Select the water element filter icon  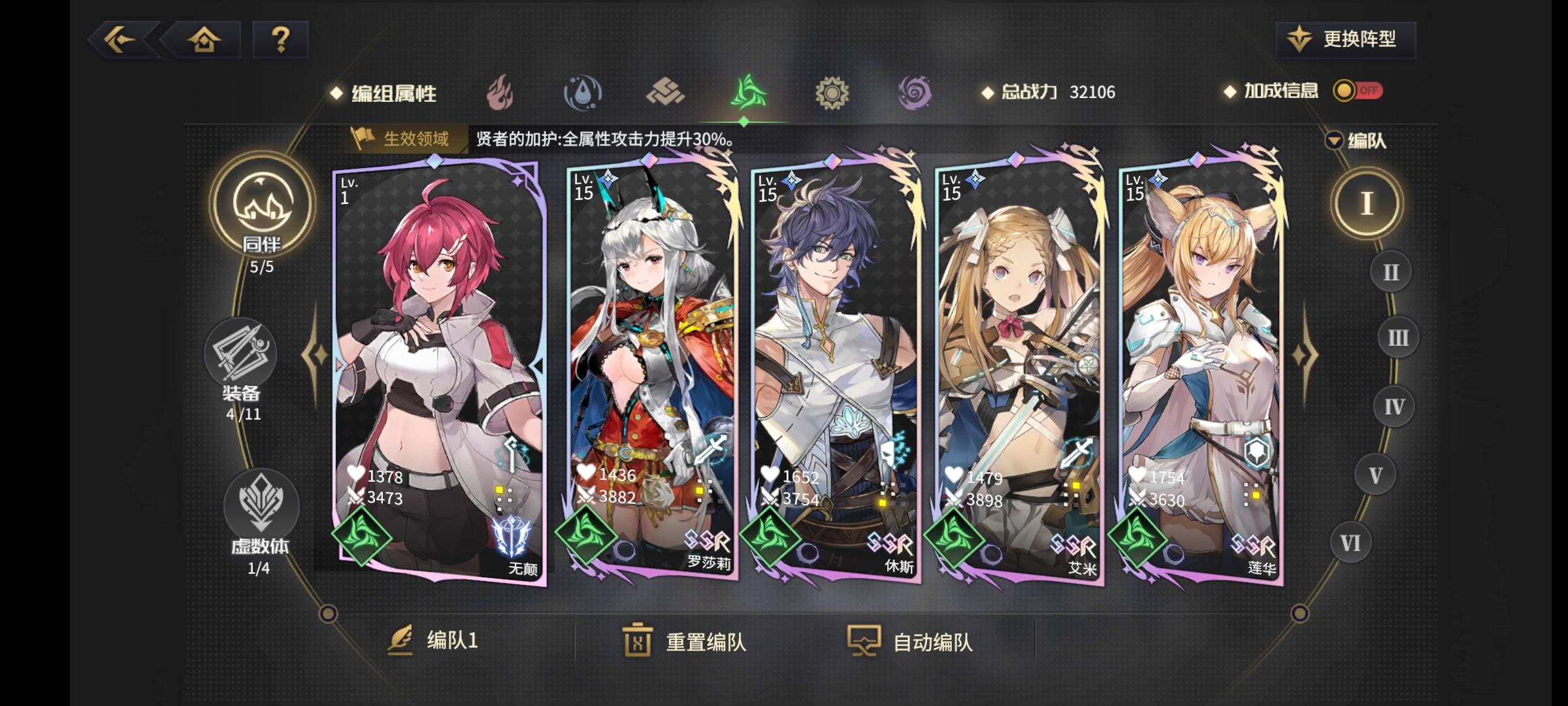coord(583,92)
